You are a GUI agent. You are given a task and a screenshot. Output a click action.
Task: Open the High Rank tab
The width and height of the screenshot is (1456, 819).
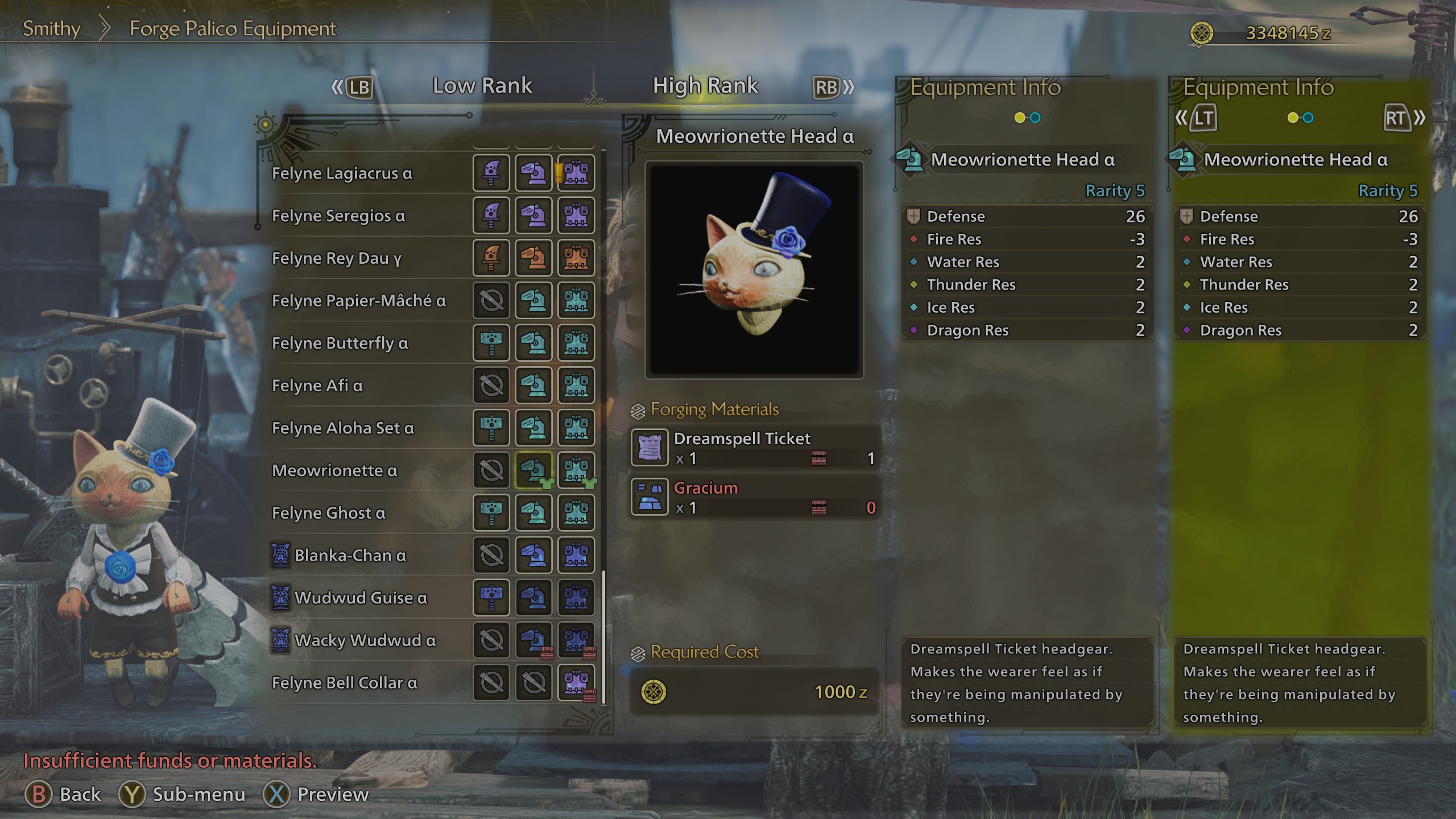(705, 85)
